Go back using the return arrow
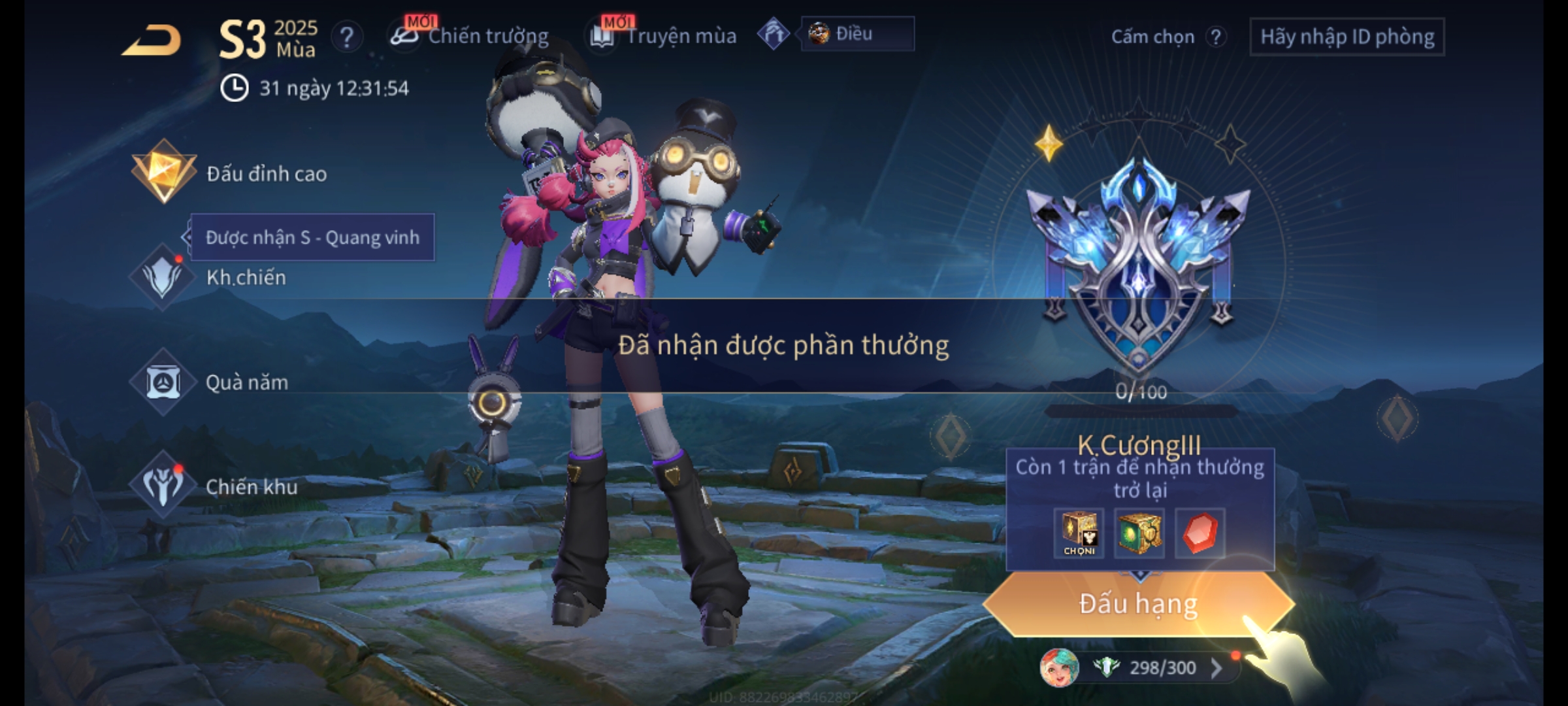1568x706 pixels. coord(152,41)
